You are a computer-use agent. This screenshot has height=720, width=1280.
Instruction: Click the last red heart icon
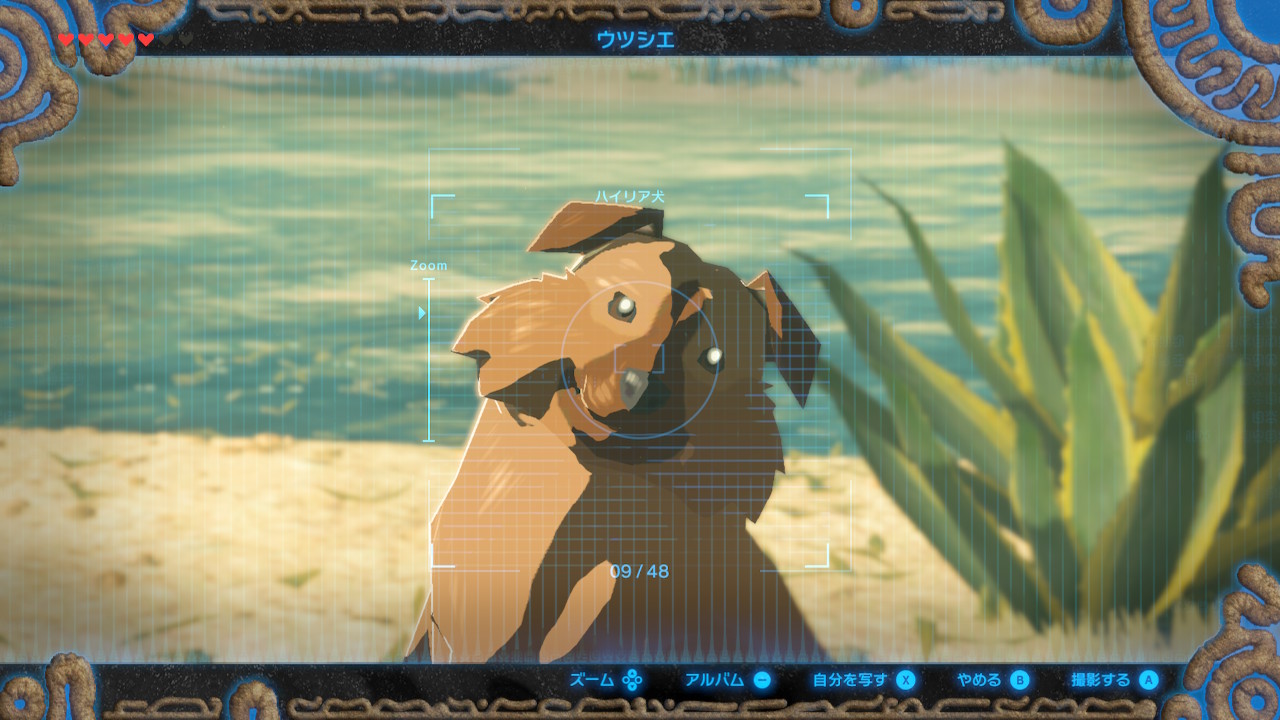[x=146, y=38]
